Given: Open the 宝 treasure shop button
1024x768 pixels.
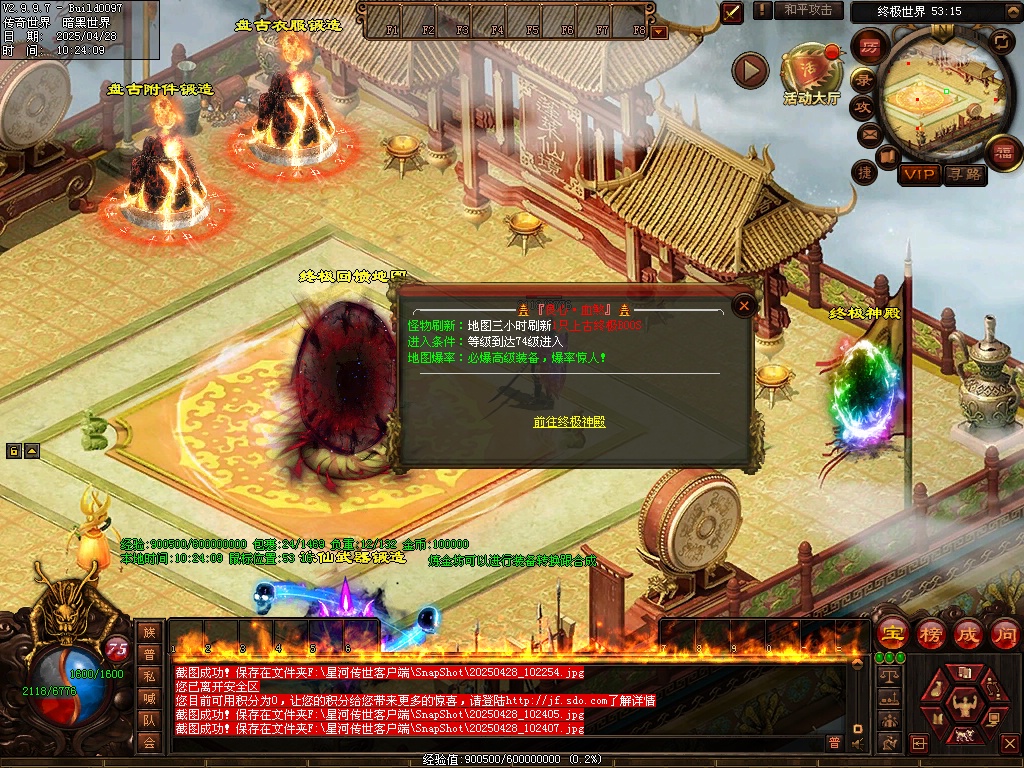Looking at the screenshot, I should (x=891, y=634).
